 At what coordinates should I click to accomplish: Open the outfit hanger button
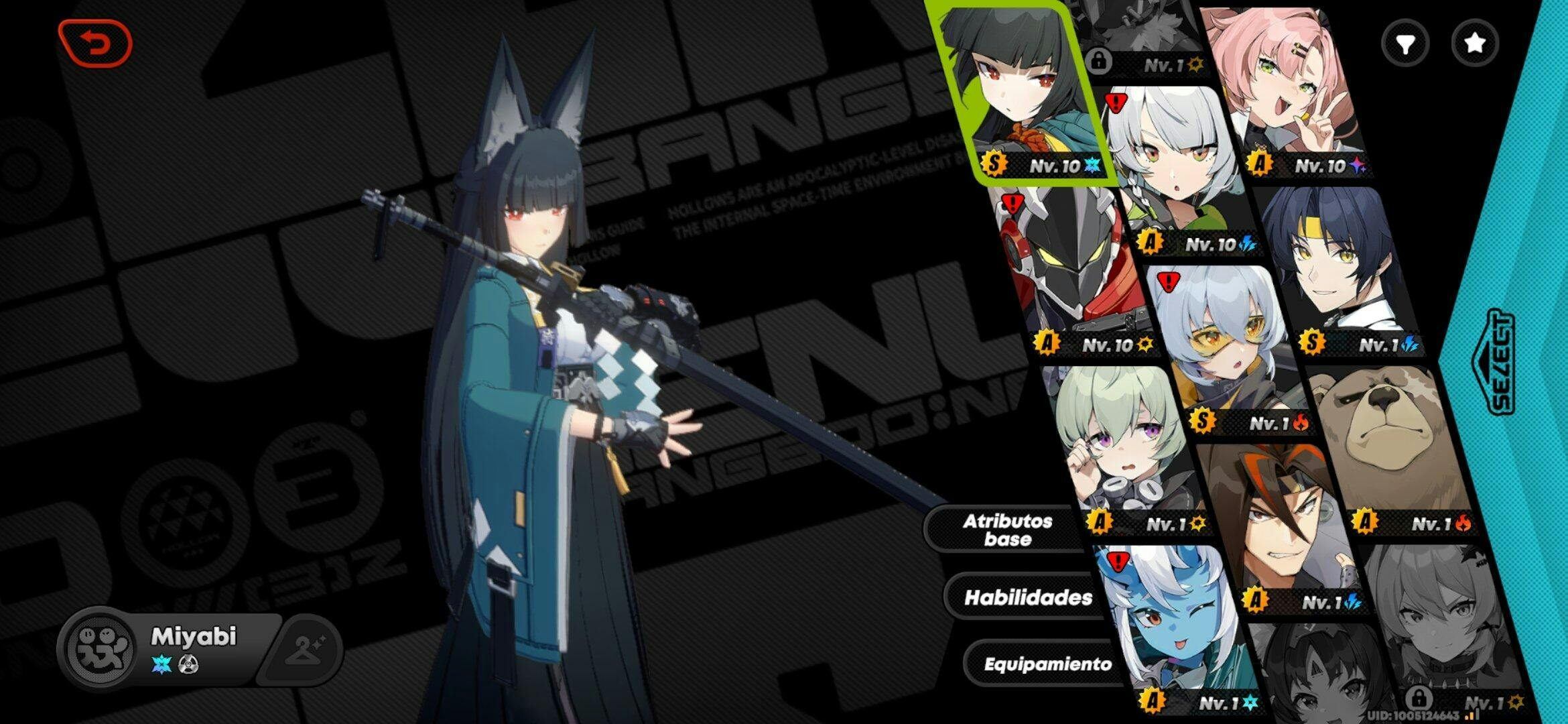tap(306, 649)
